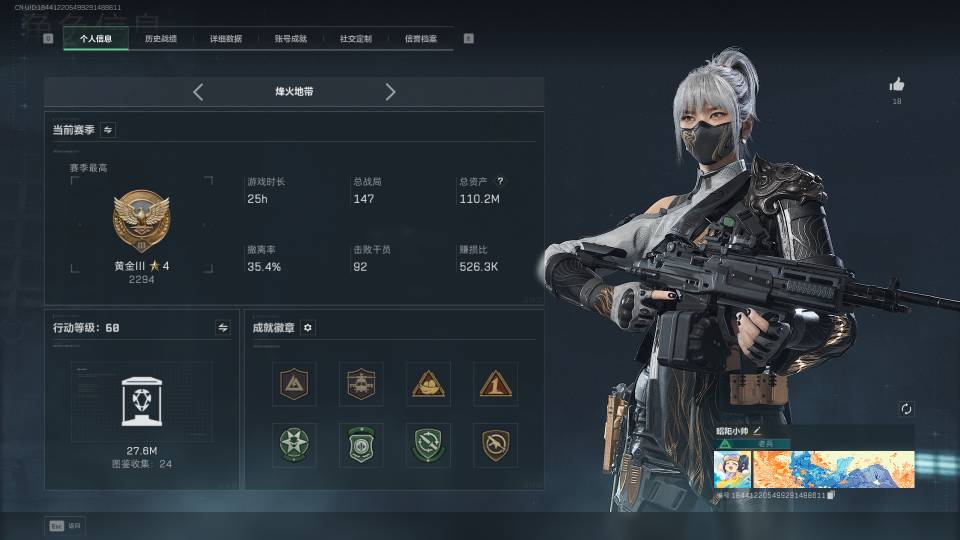
Task: Click the question mark beside 总资产
Action: [500, 182]
